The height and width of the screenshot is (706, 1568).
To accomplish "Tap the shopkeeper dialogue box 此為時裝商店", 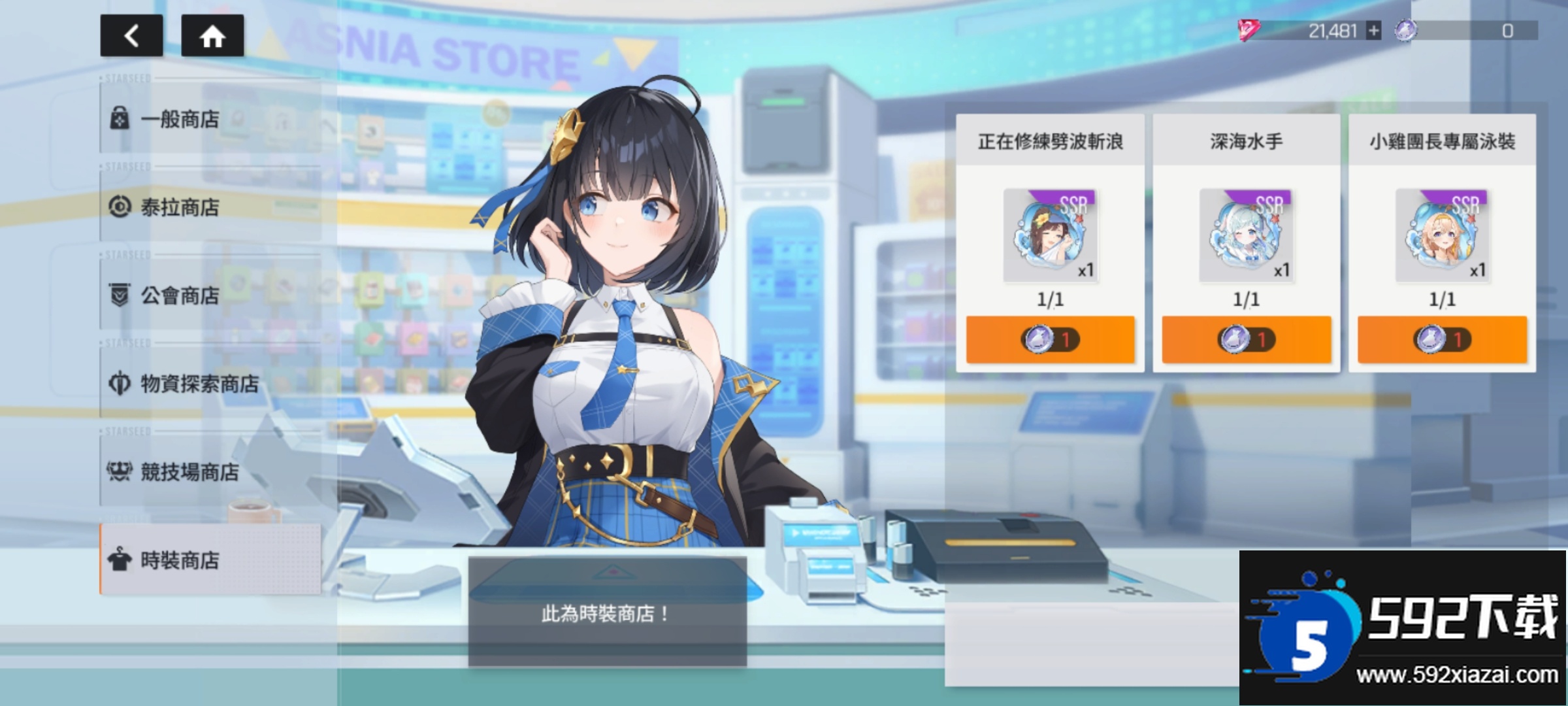I will (x=607, y=613).
